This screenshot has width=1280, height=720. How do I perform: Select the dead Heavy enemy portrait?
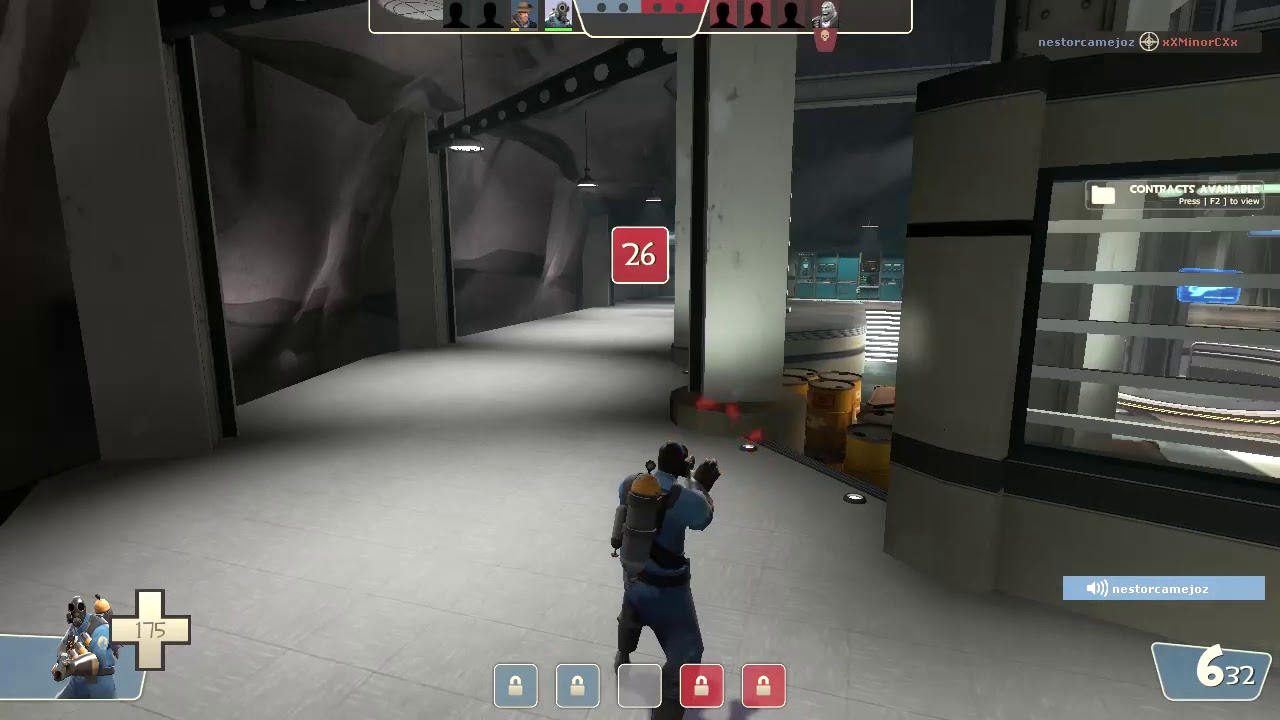point(826,15)
